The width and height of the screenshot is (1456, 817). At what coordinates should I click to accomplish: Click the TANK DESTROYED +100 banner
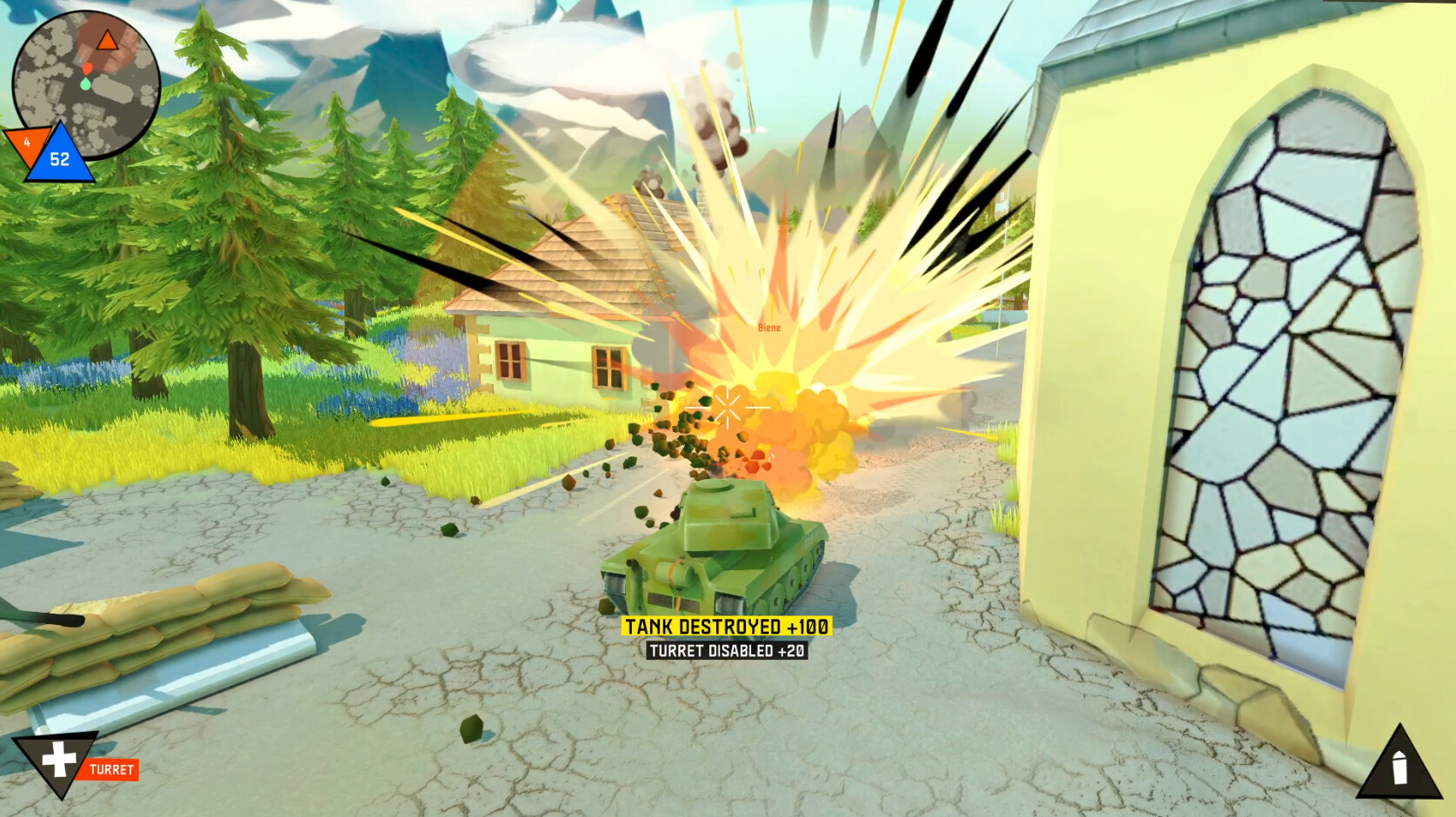(728, 624)
